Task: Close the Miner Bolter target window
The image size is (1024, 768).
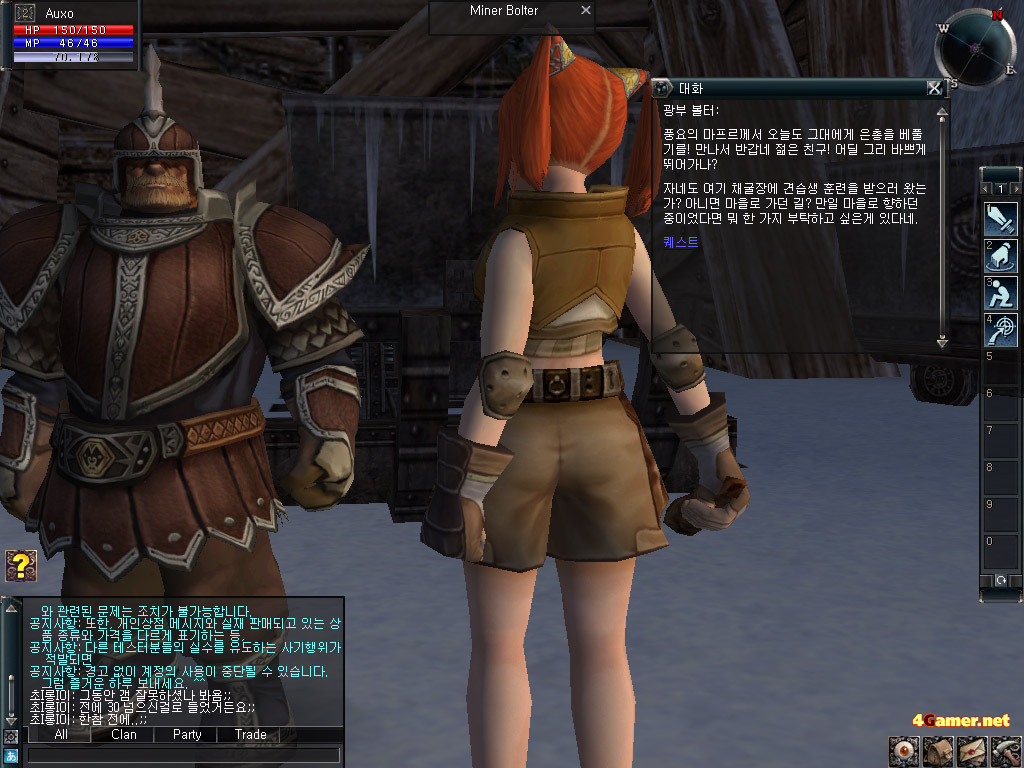Action: coord(586,11)
